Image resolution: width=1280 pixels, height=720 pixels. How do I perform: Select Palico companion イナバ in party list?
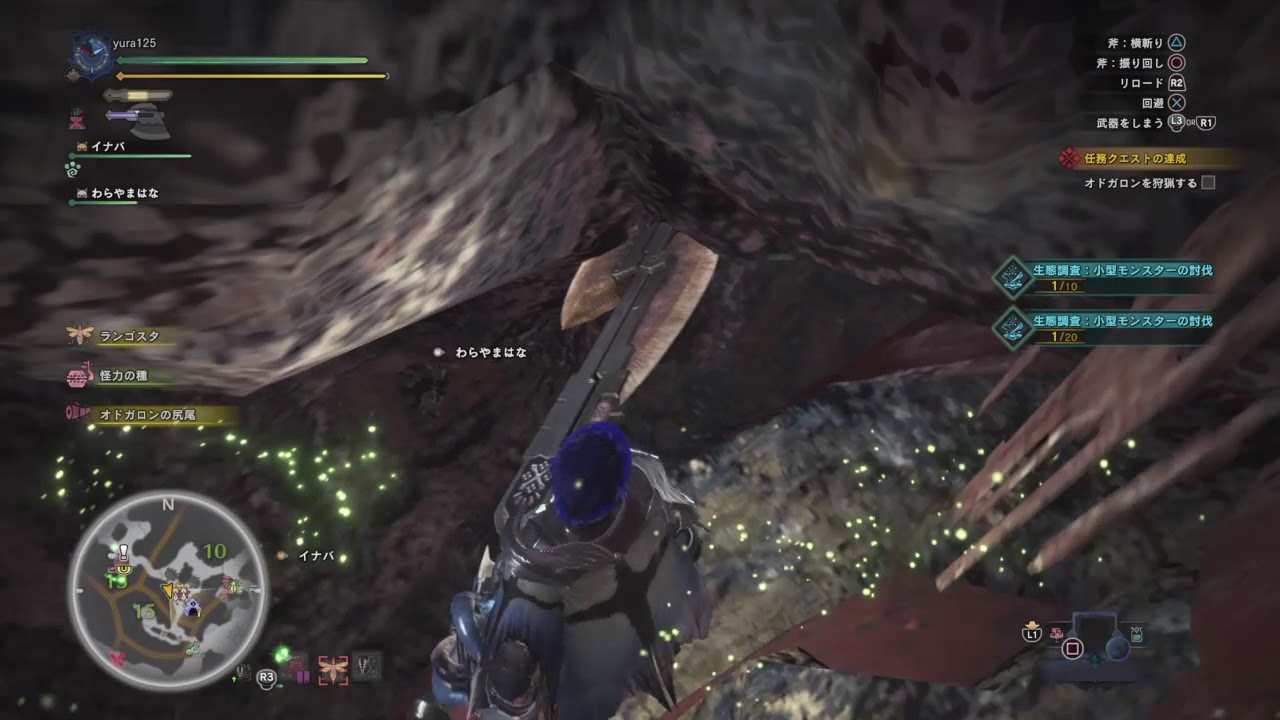tap(107, 147)
